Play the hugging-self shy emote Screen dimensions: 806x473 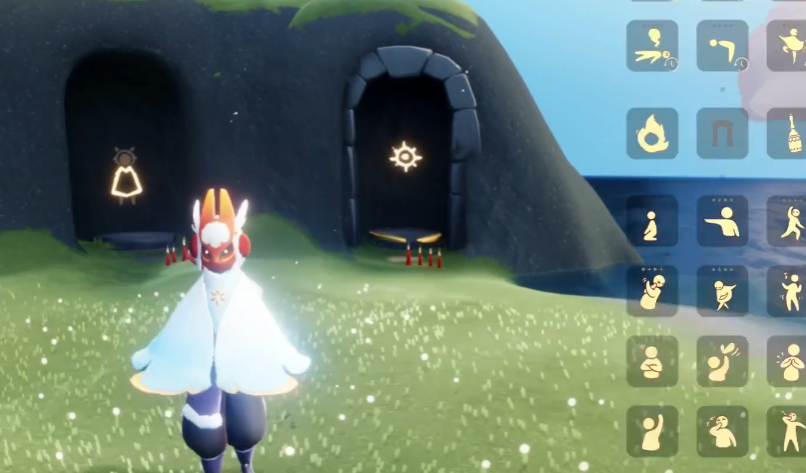(x=652, y=290)
